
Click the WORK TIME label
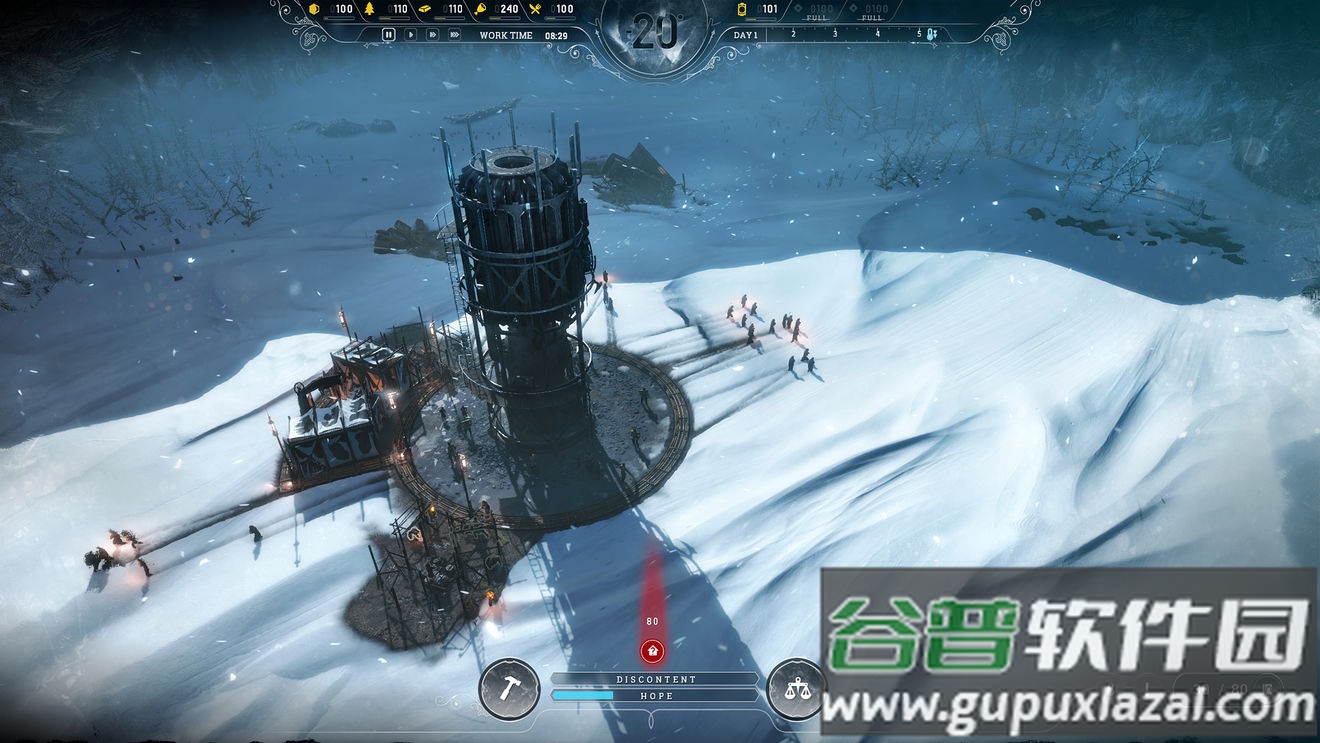click(x=506, y=33)
